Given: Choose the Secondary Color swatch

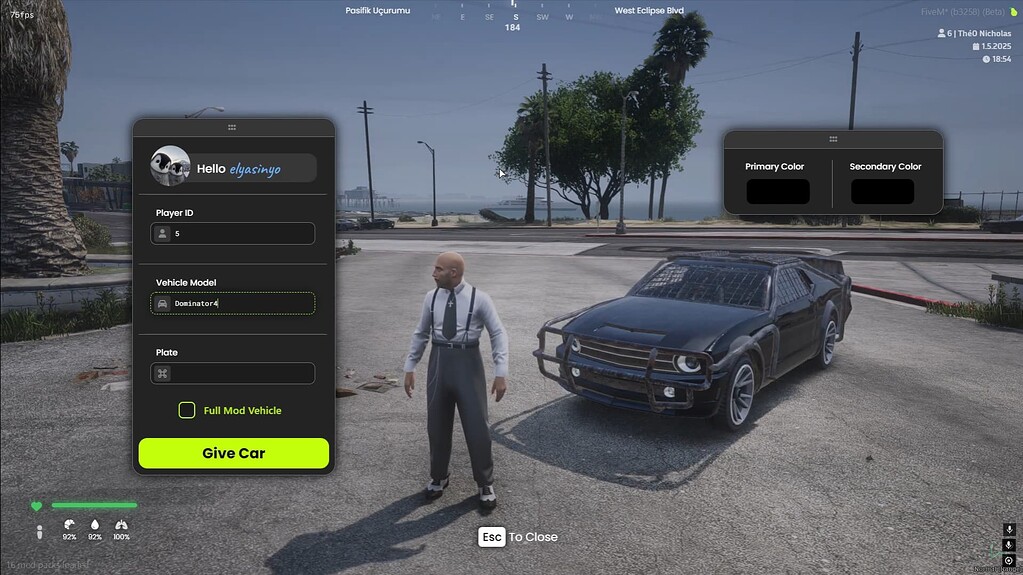Looking at the screenshot, I should 882,191.
